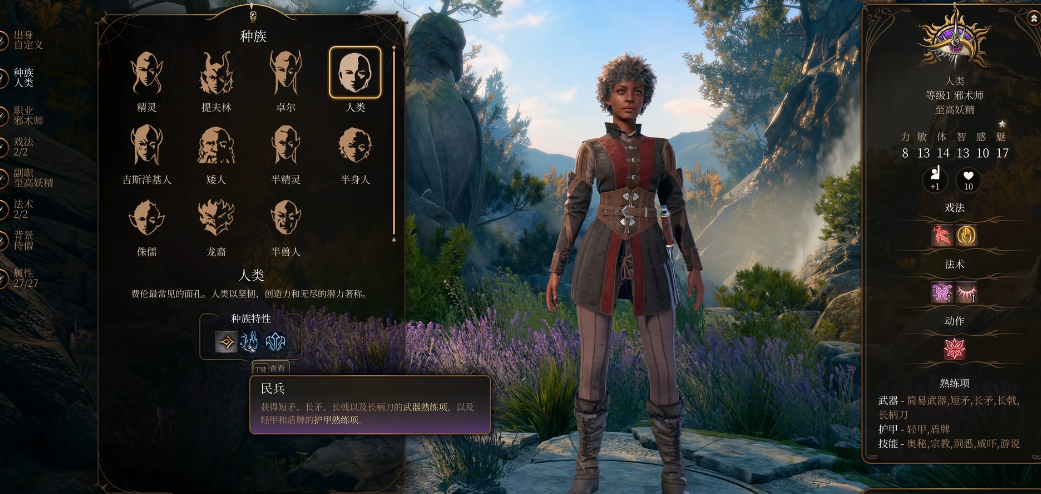Select the 矮人 (Dwarf) race
Viewport: 1041px width, 494px height.
[217, 145]
